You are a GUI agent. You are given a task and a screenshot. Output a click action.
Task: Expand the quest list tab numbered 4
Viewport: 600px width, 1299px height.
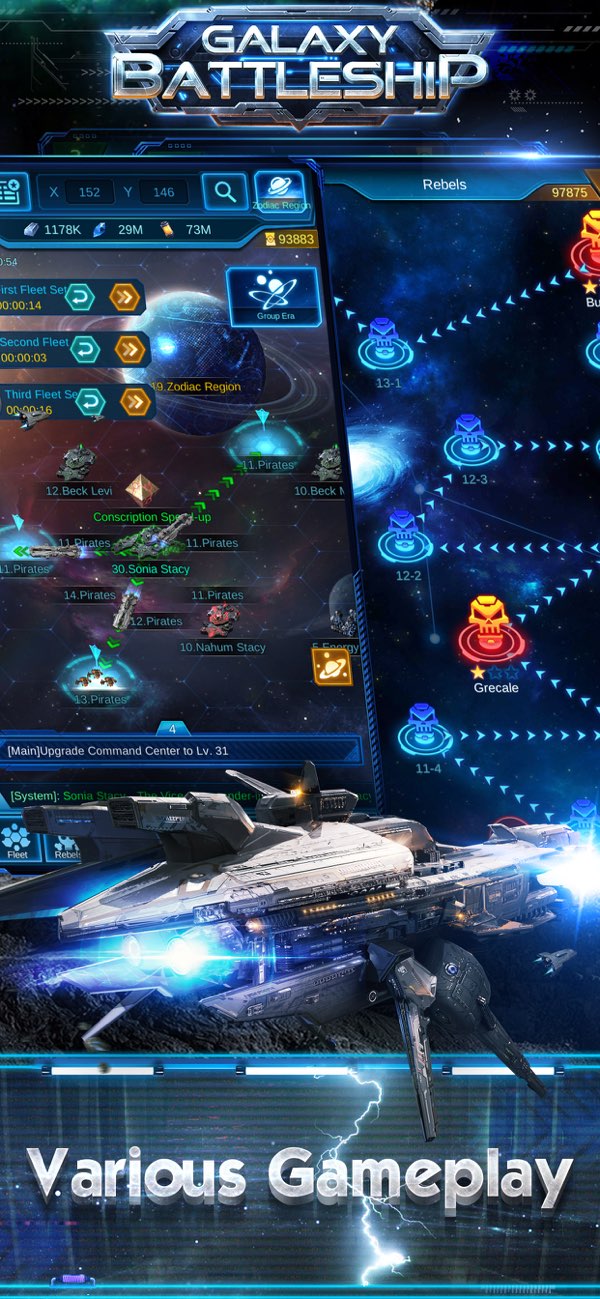[x=172, y=729]
